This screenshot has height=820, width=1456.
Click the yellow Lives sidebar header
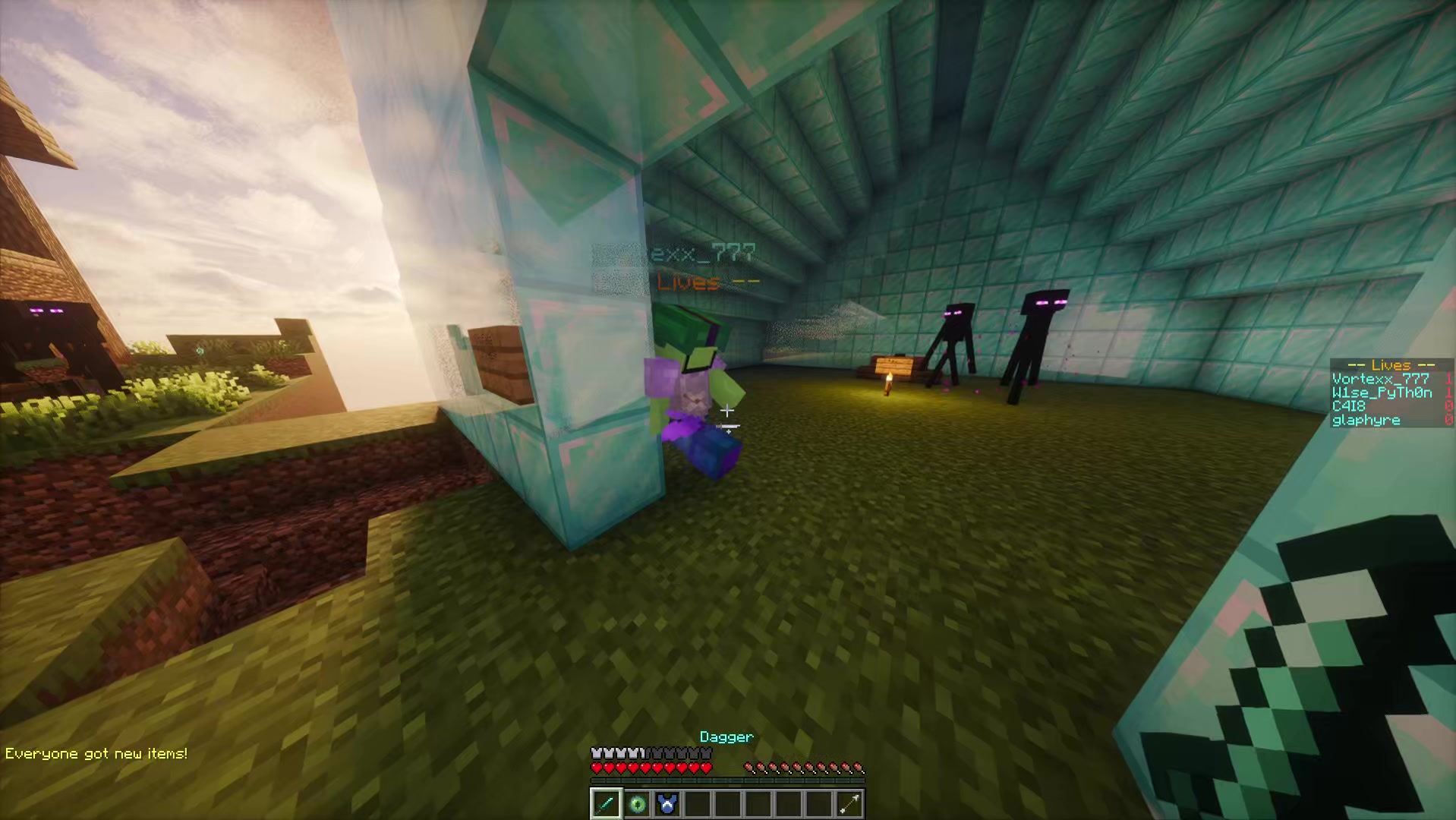[1391, 366]
